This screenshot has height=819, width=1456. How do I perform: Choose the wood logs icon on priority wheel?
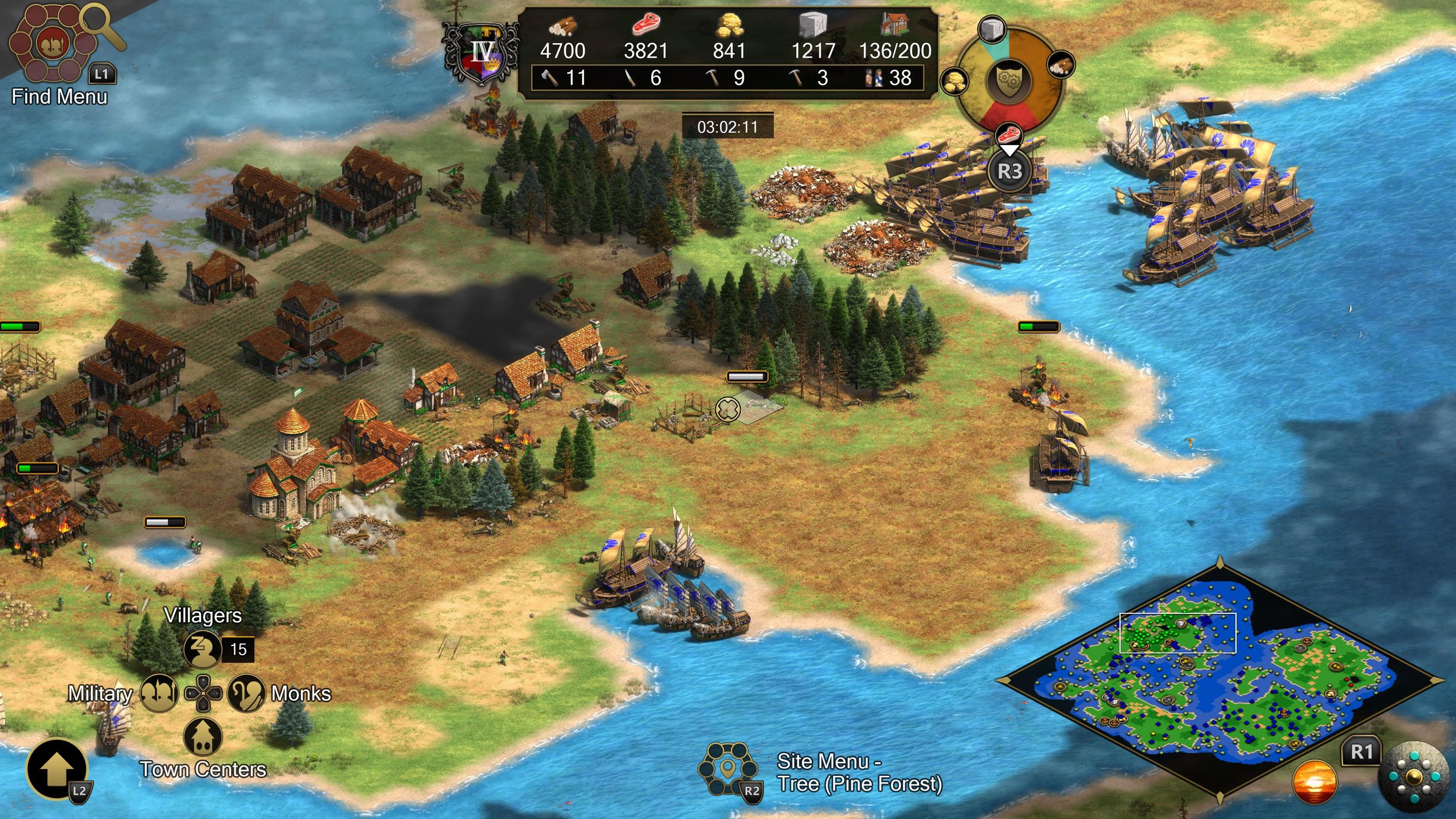pyautogui.click(x=1061, y=64)
